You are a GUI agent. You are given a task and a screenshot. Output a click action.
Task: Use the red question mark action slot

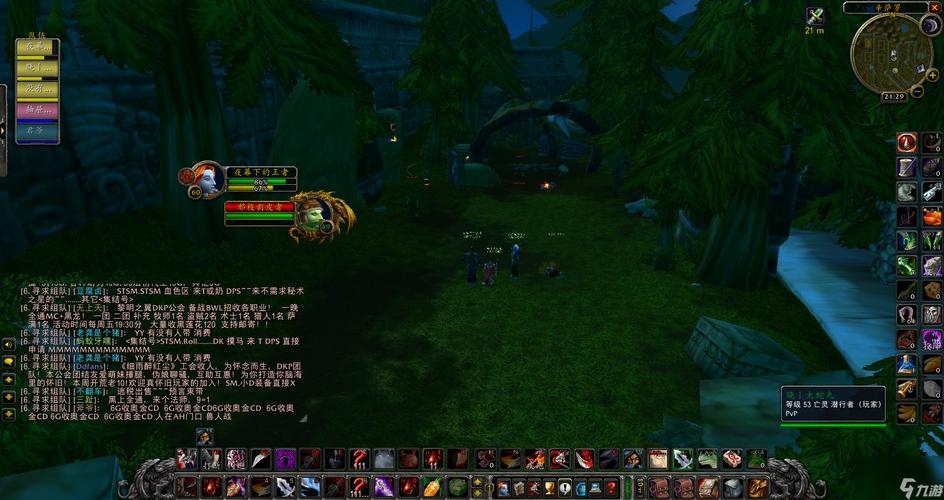pos(358,459)
